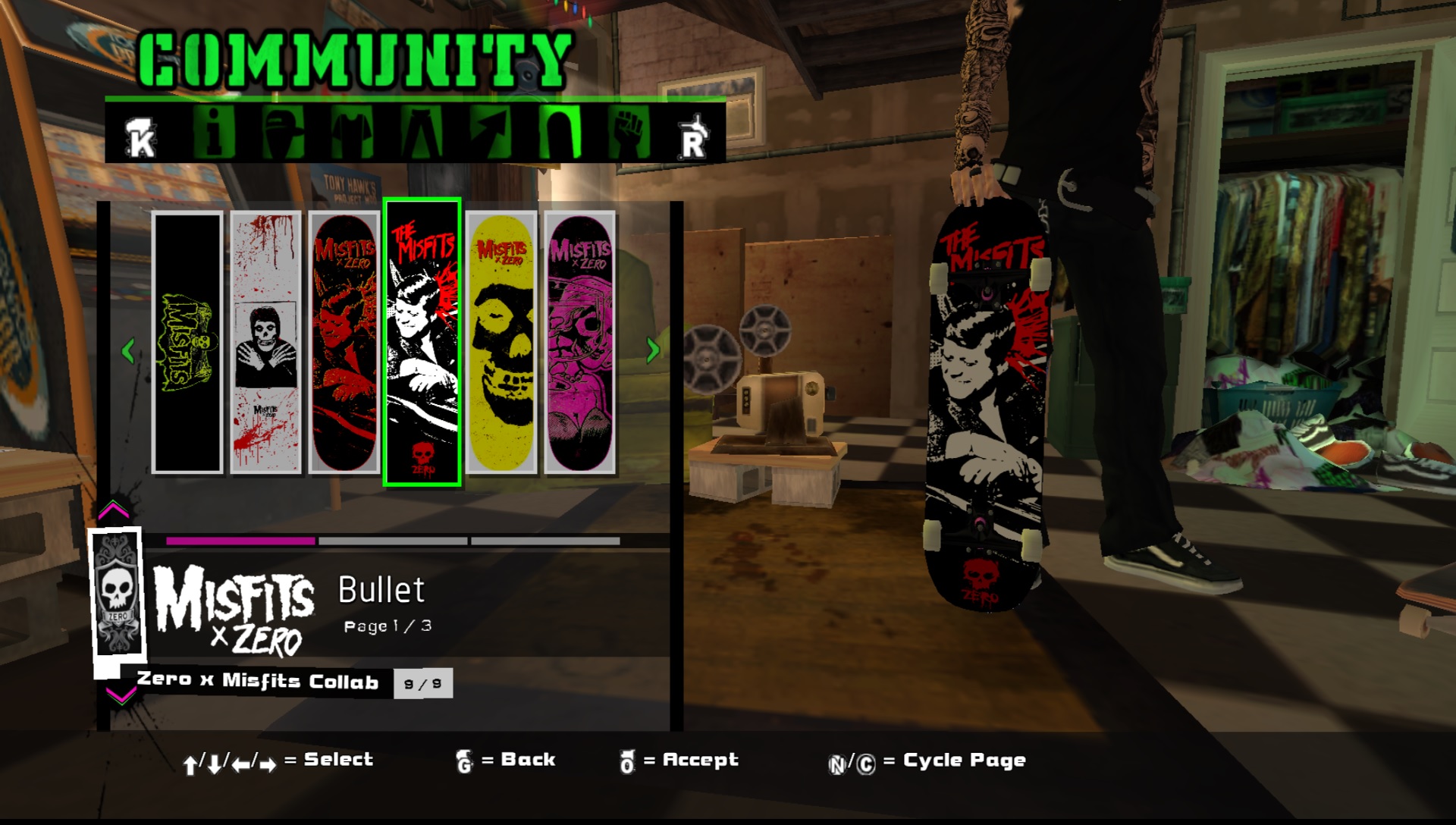Go to previous brand with pink up arrow

point(114,509)
